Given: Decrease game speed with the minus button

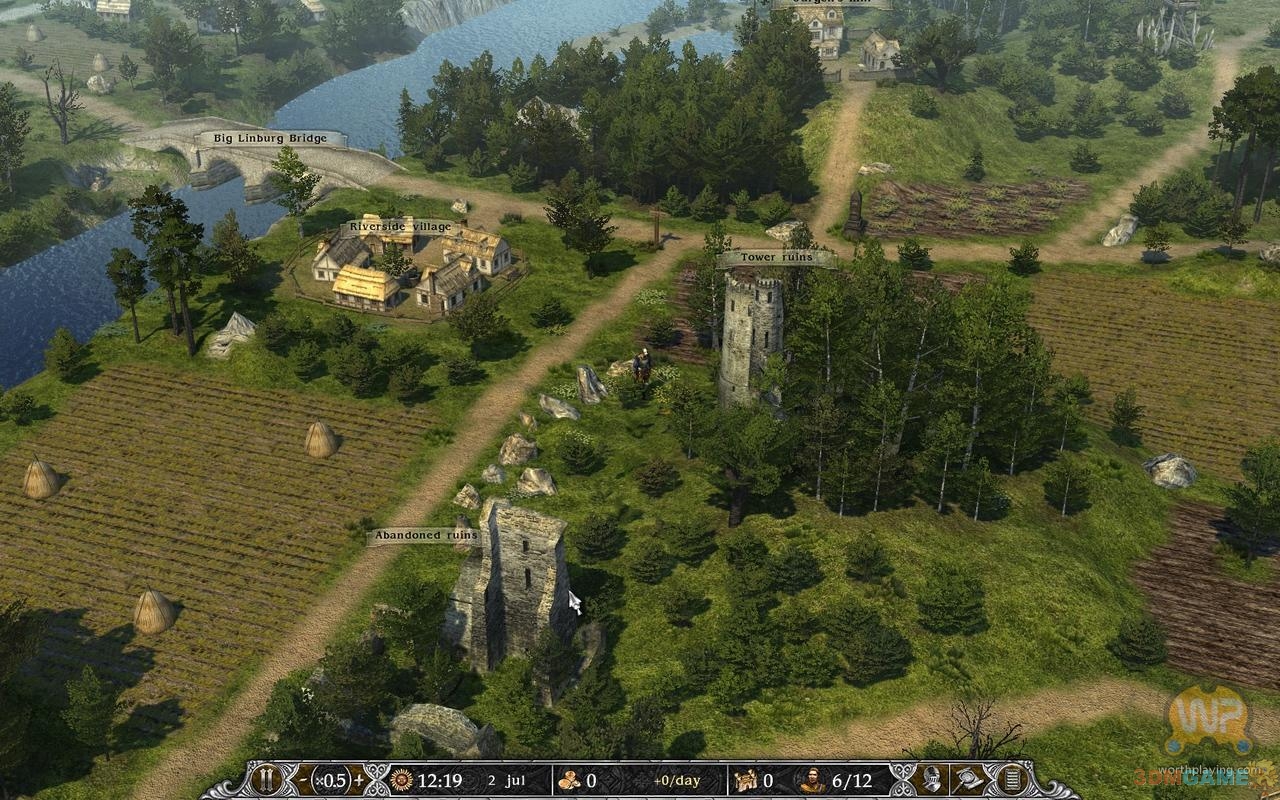Looking at the screenshot, I should click(x=304, y=780).
